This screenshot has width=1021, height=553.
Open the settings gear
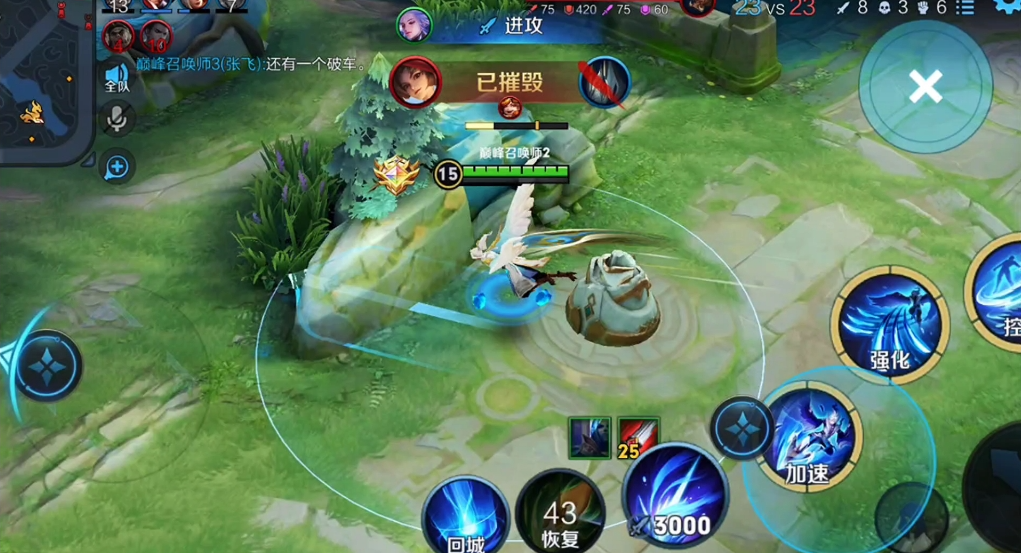(x=1007, y=6)
